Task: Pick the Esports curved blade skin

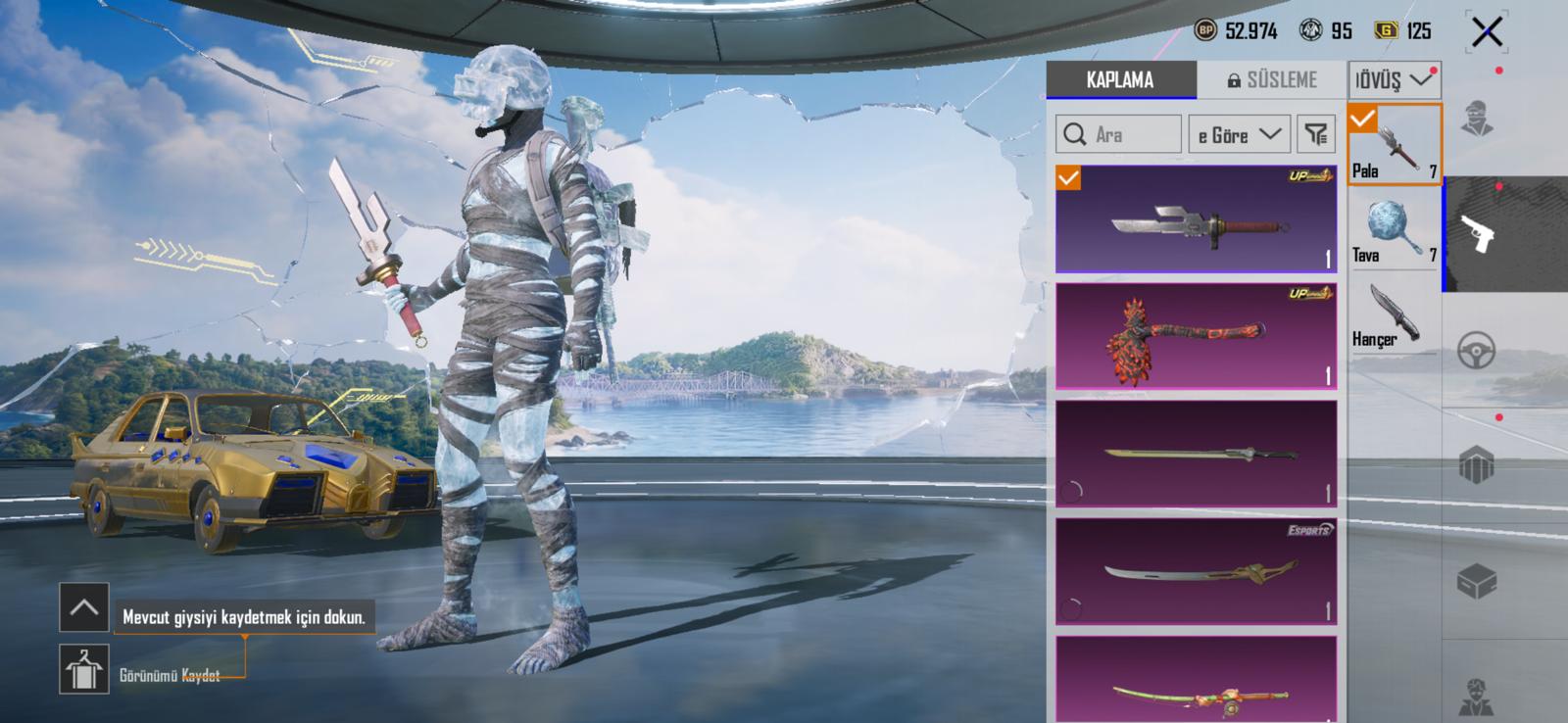Action: [x=1196, y=571]
